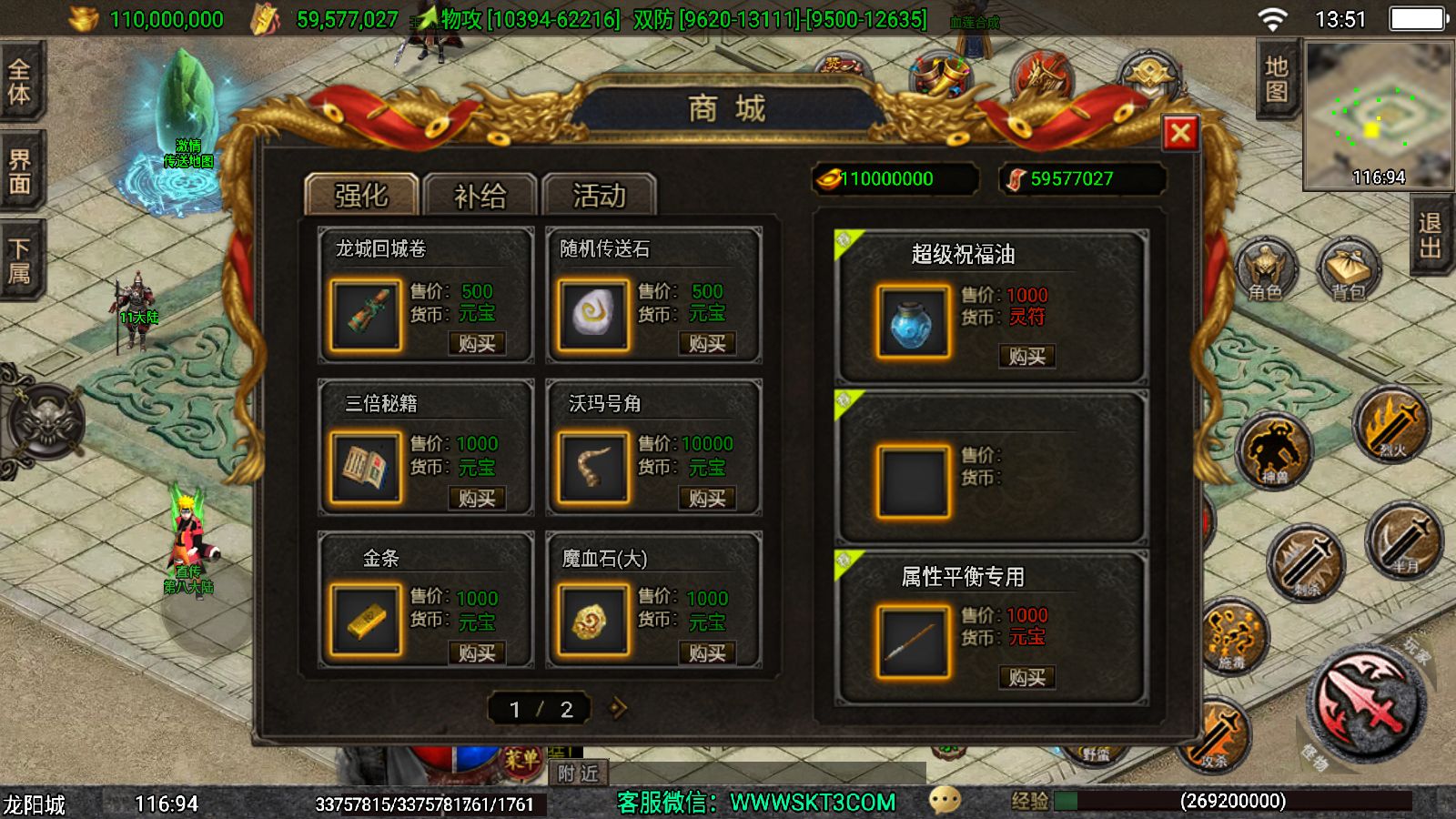
Task: Buy the 三倍秘籍 book
Action: click(x=477, y=499)
